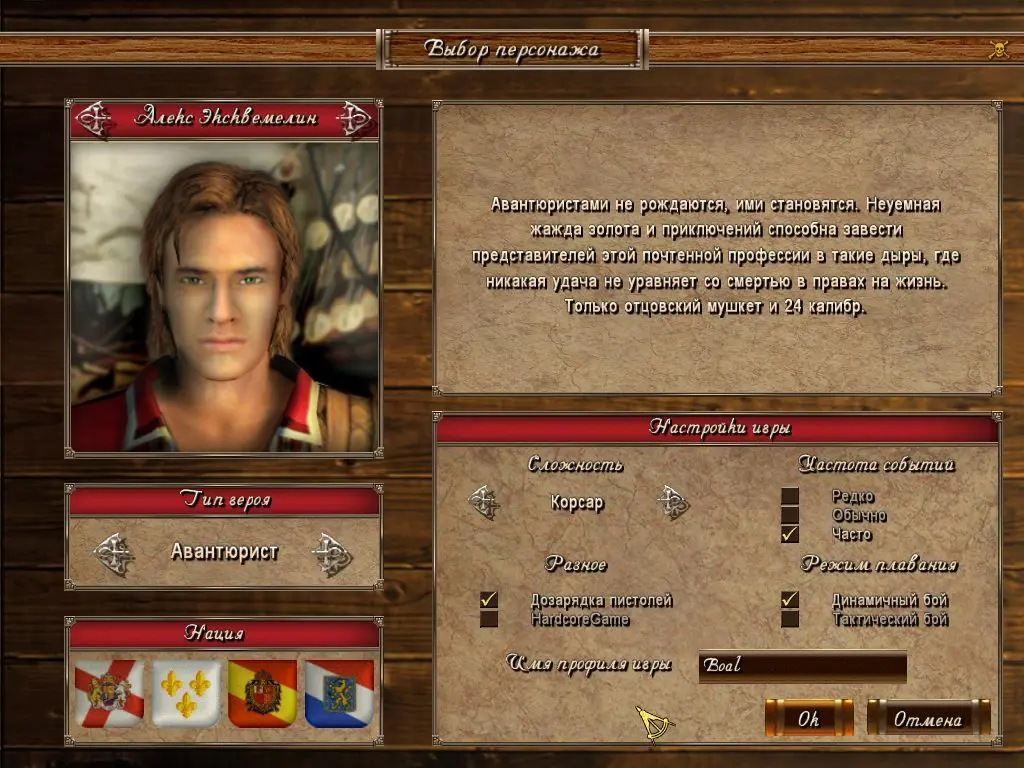Click the profile name field Boal
The image size is (1024, 768).
point(802,665)
